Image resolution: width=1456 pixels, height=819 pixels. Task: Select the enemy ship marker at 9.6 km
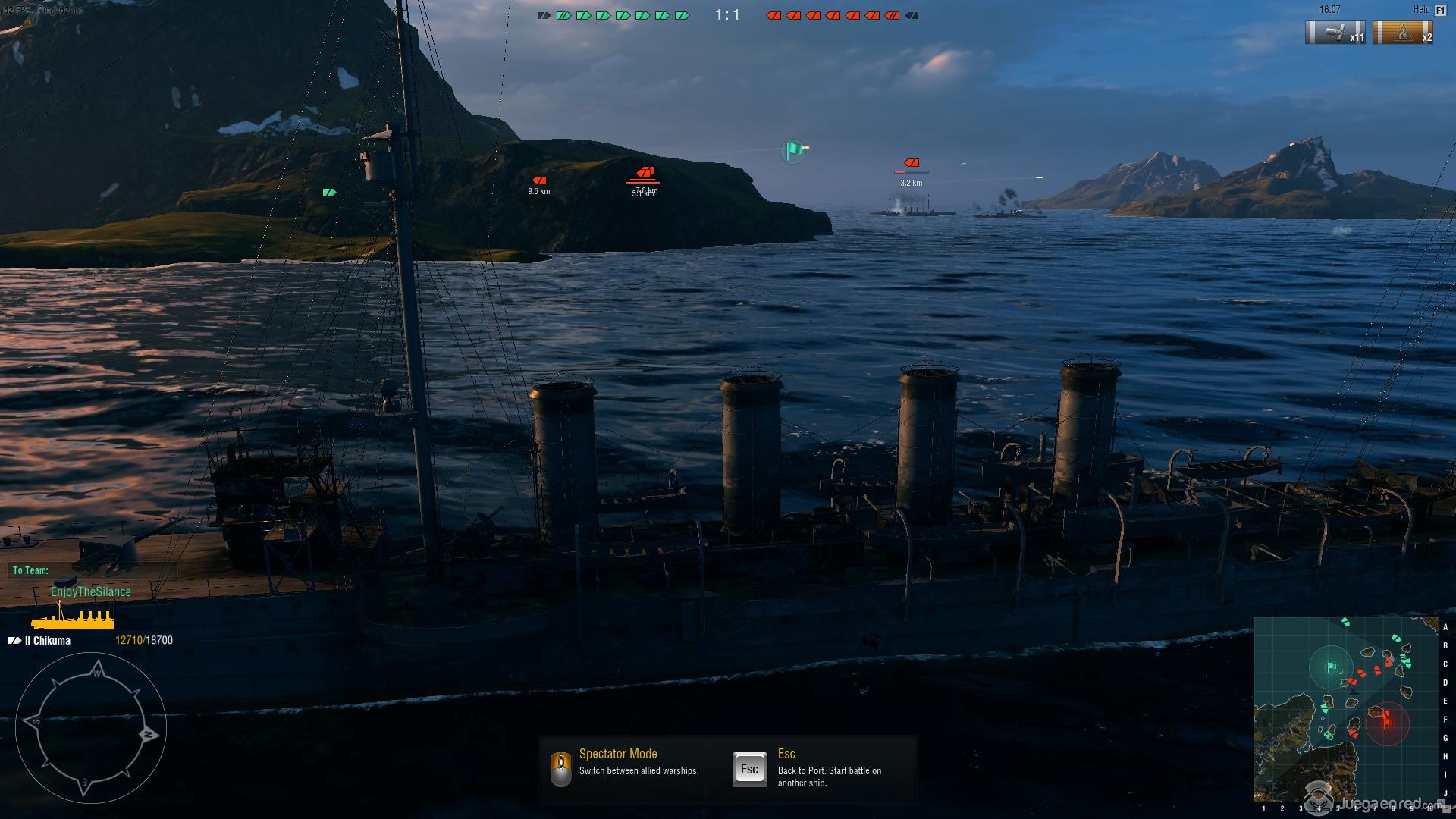pos(539,180)
